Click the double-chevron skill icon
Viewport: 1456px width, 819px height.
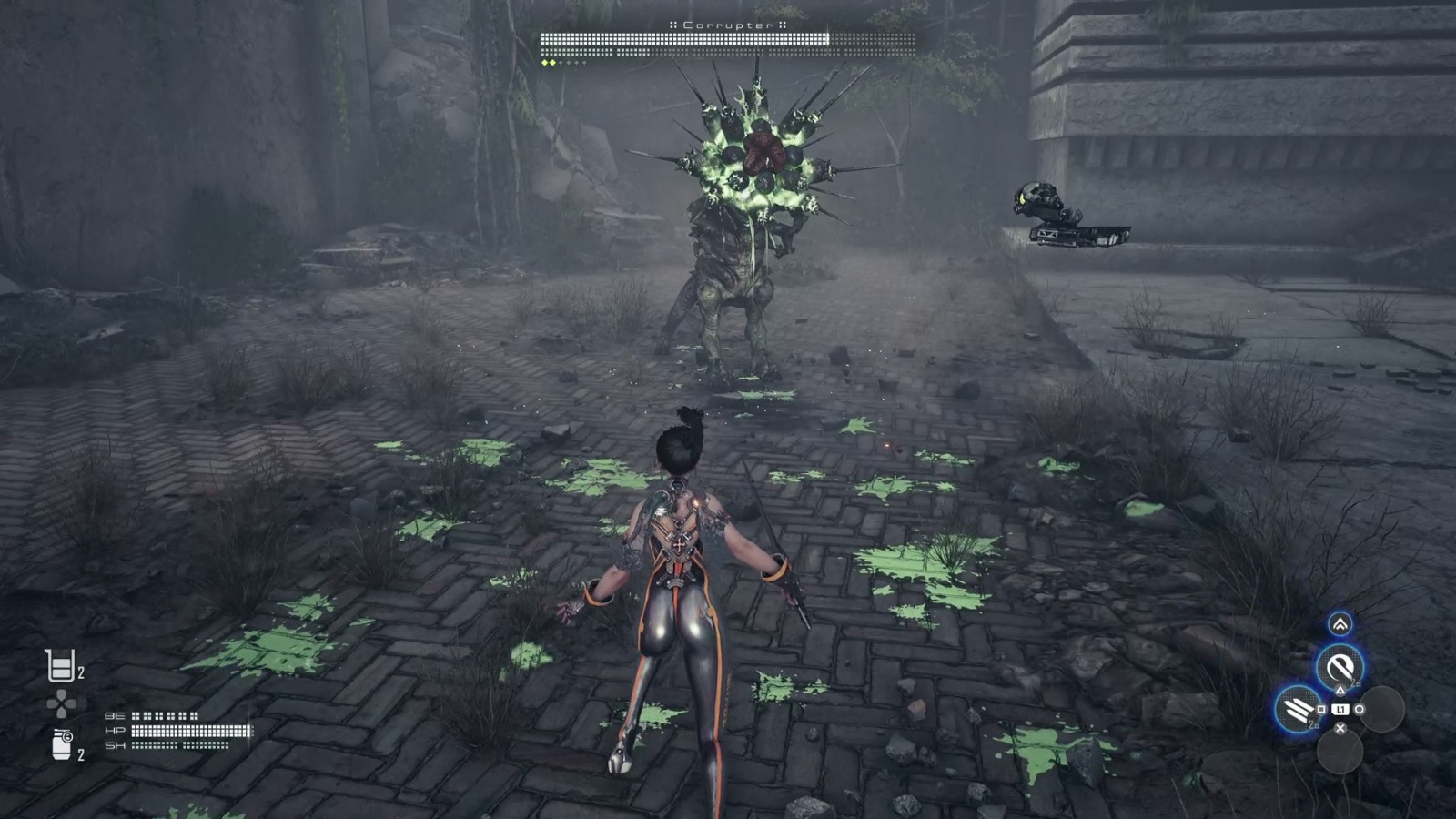(x=1340, y=624)
